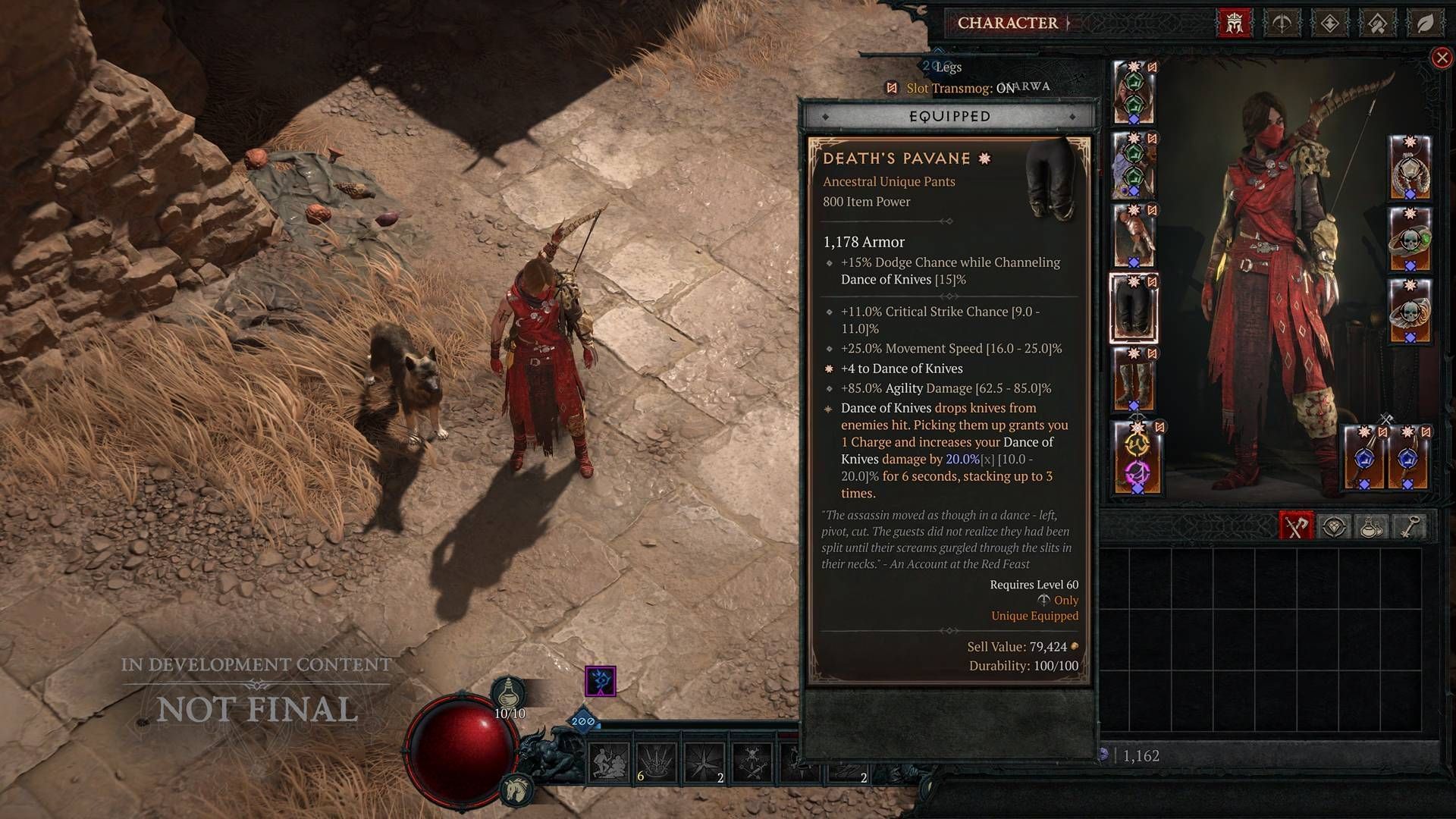Open the bow-and-arrow tab in the top bar
The image size is (1456, 819).
point(1282,24)
